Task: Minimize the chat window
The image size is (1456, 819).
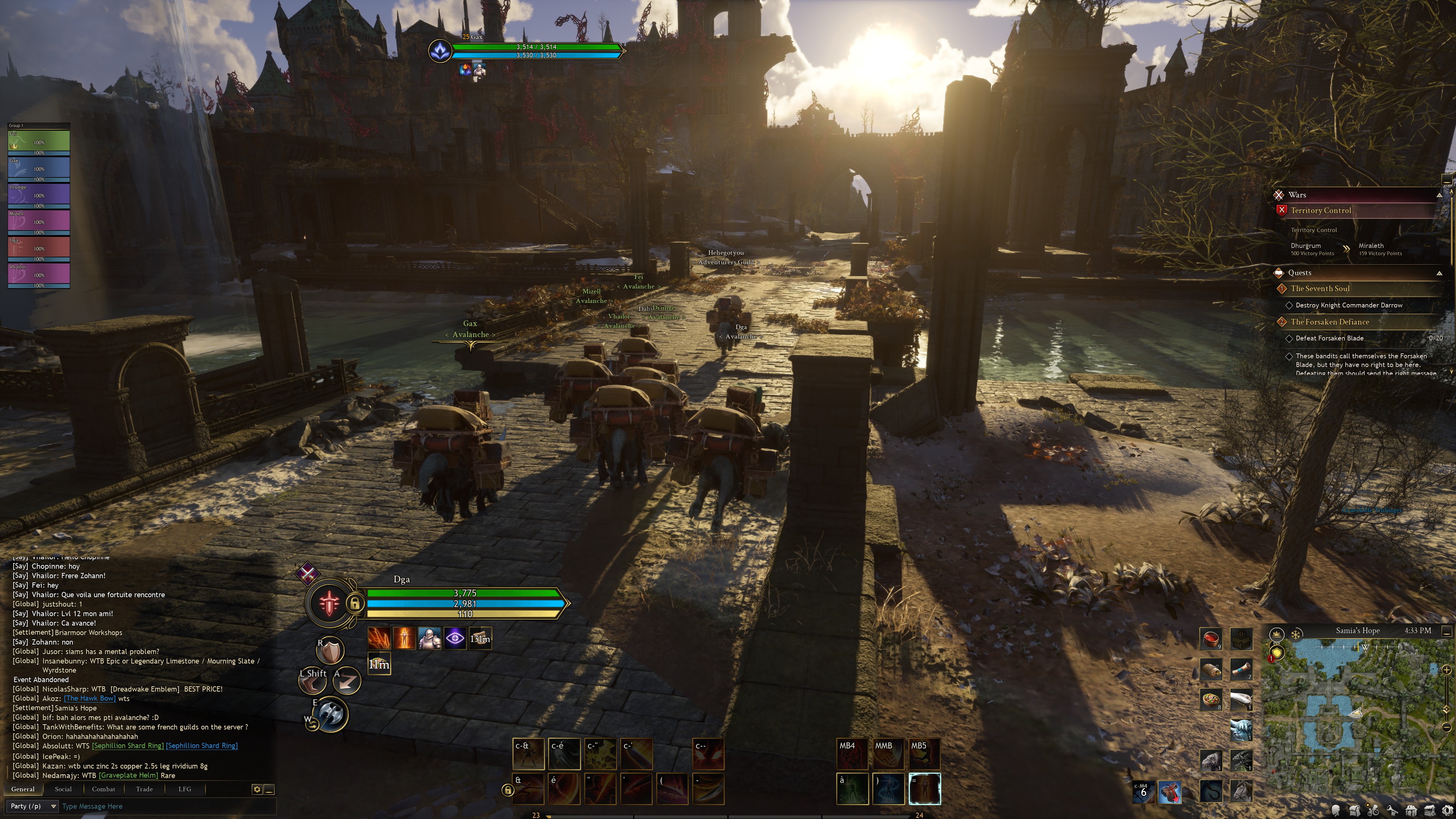Action: pos(270,789)
